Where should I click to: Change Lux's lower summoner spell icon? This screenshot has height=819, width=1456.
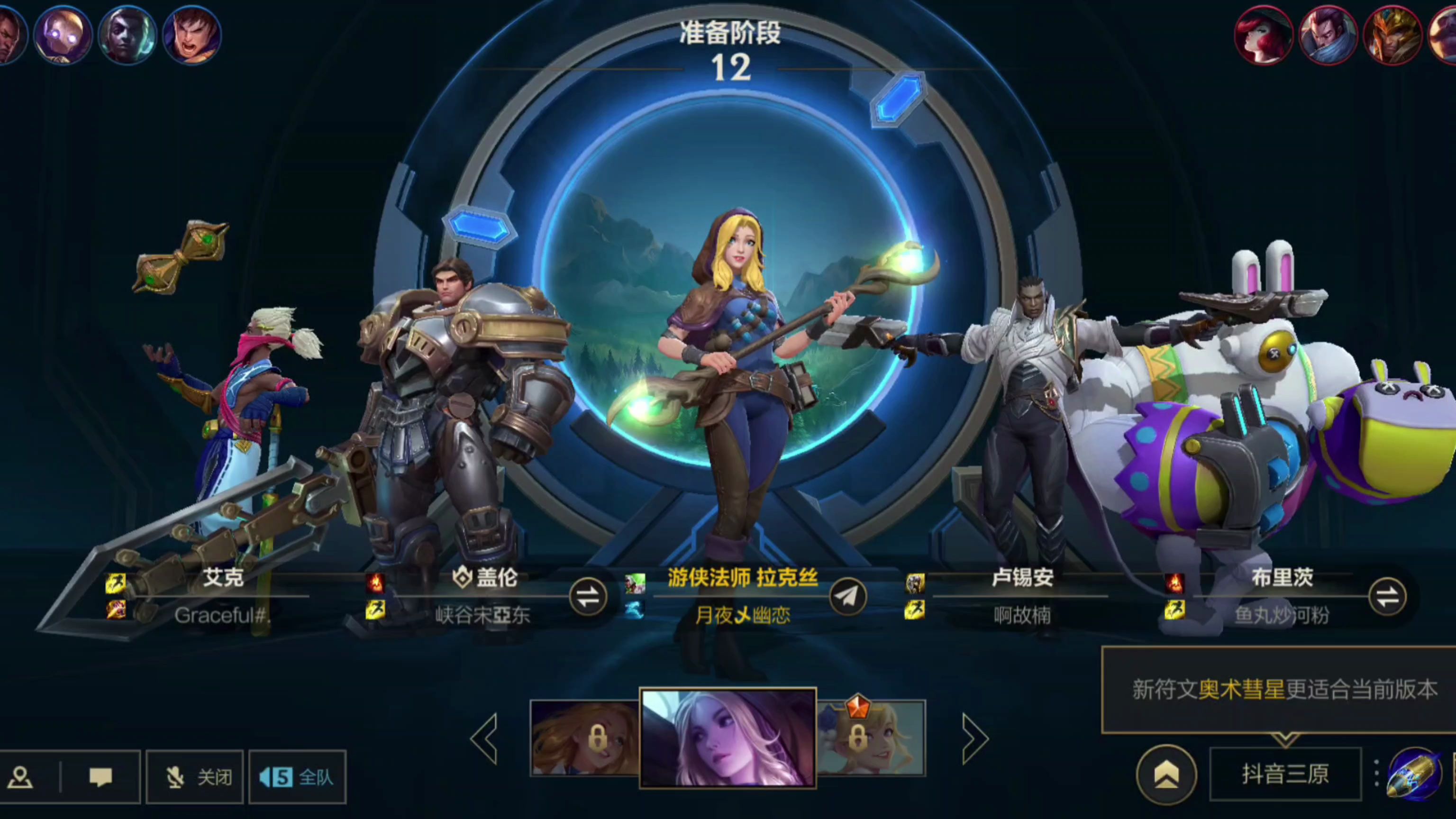pyautogui.click(x=635, y=610)
